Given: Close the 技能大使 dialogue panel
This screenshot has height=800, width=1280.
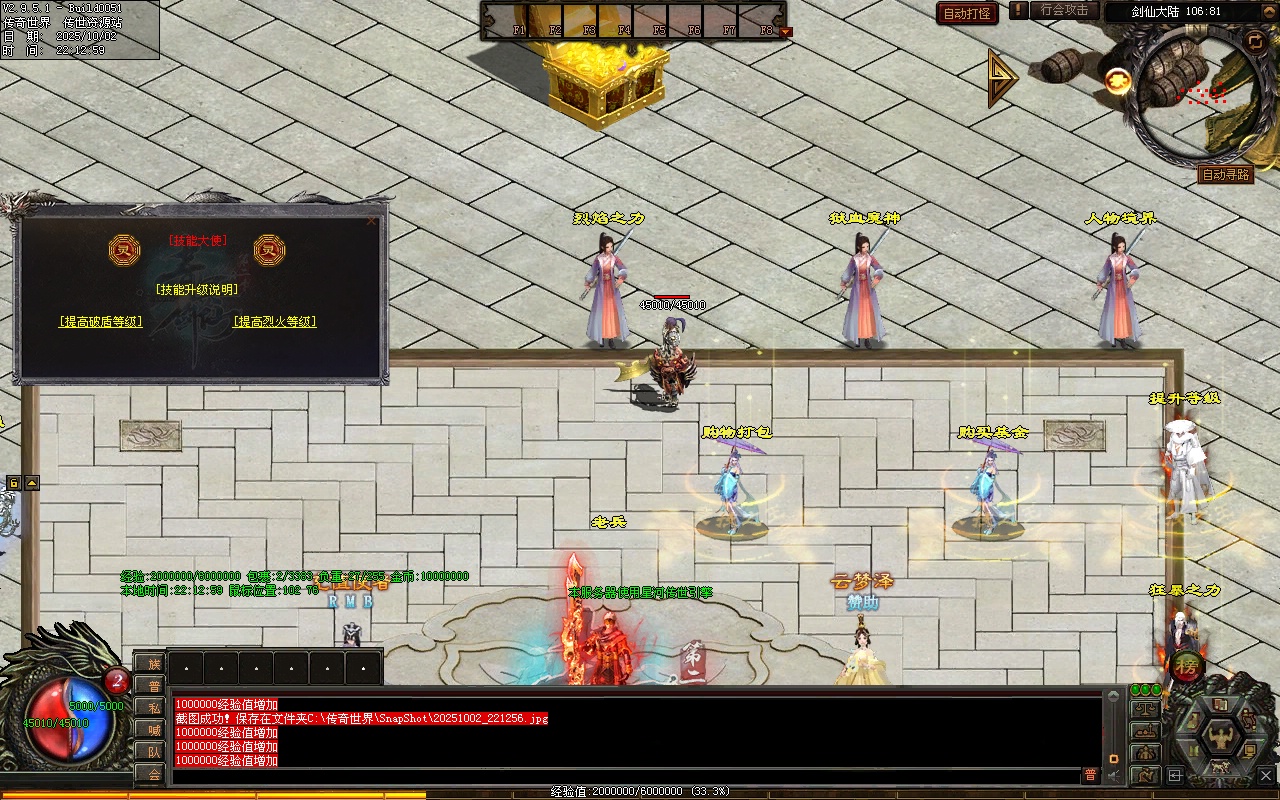Looking at the screenshot, I should 372,221.
